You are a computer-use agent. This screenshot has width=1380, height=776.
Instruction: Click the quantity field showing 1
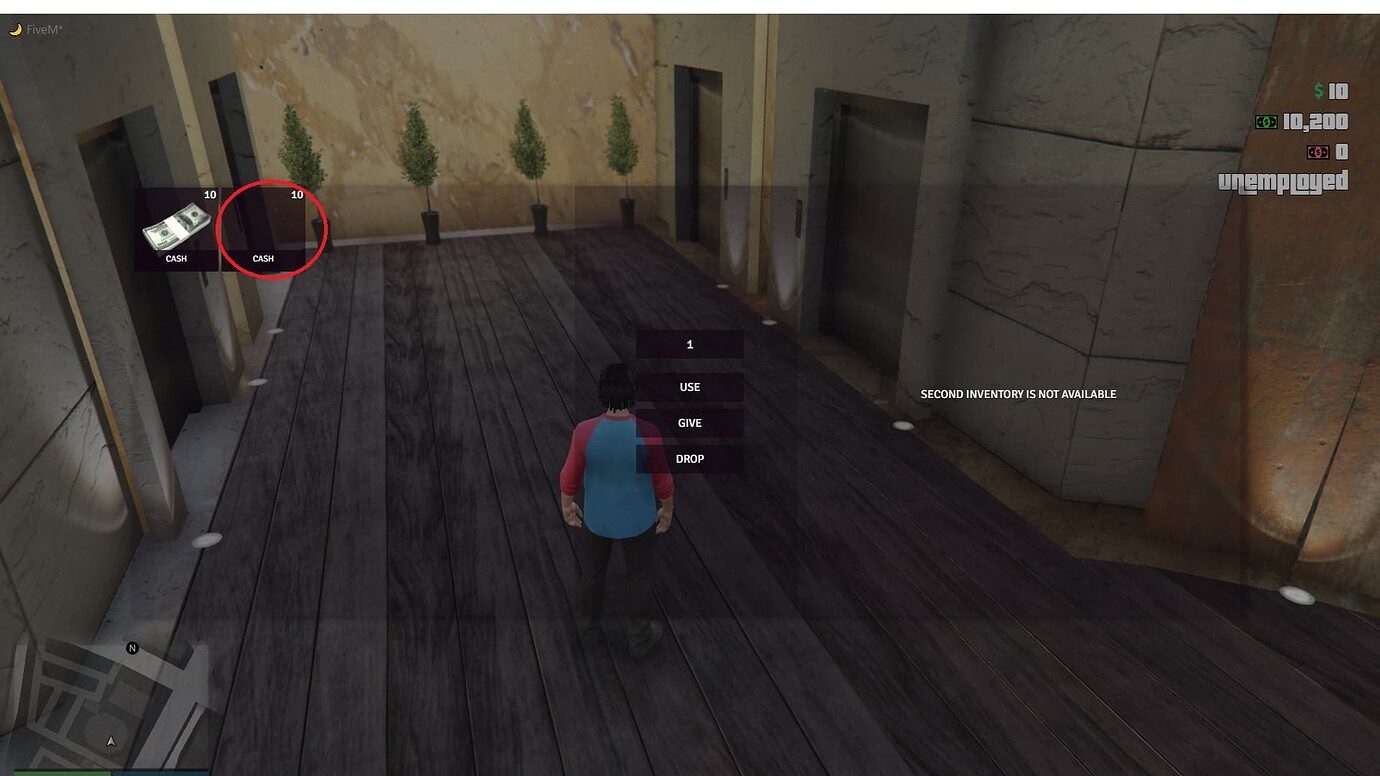(x=689, y=344)
